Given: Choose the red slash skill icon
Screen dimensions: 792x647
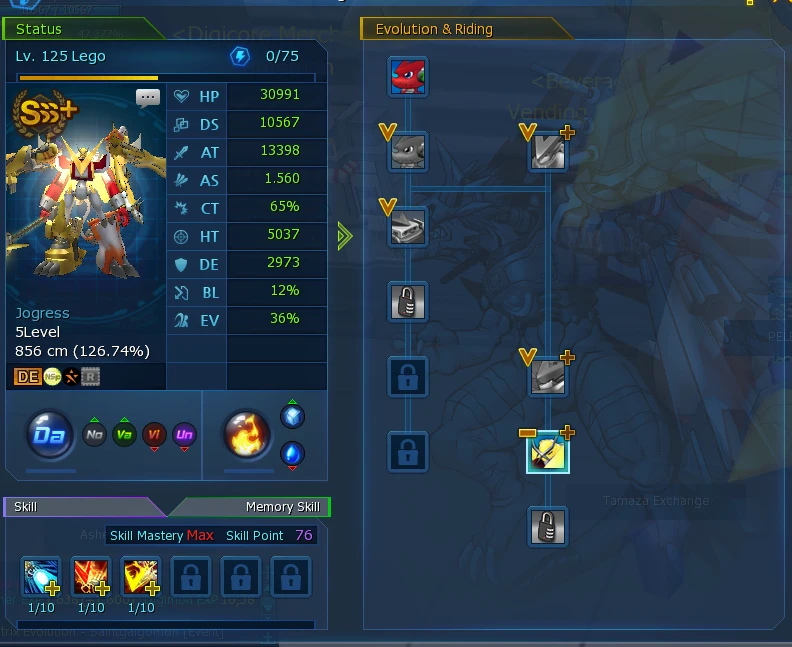Looking at the screenshot, I should point(91,577).
